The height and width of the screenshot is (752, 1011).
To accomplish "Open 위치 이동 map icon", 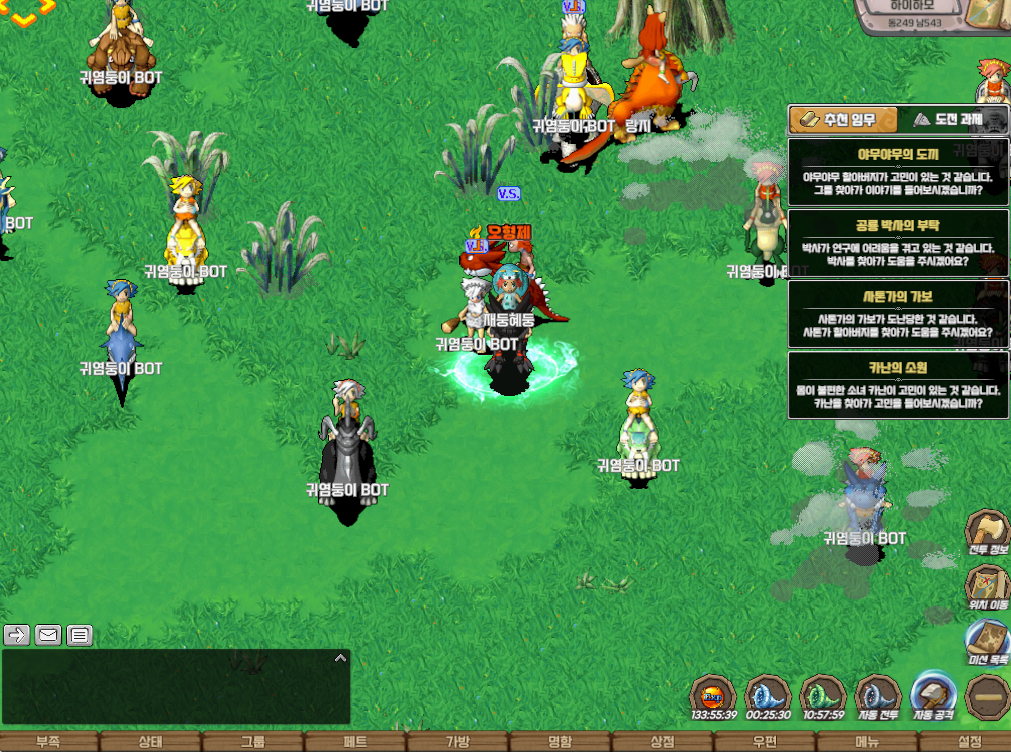I will 987,588.
